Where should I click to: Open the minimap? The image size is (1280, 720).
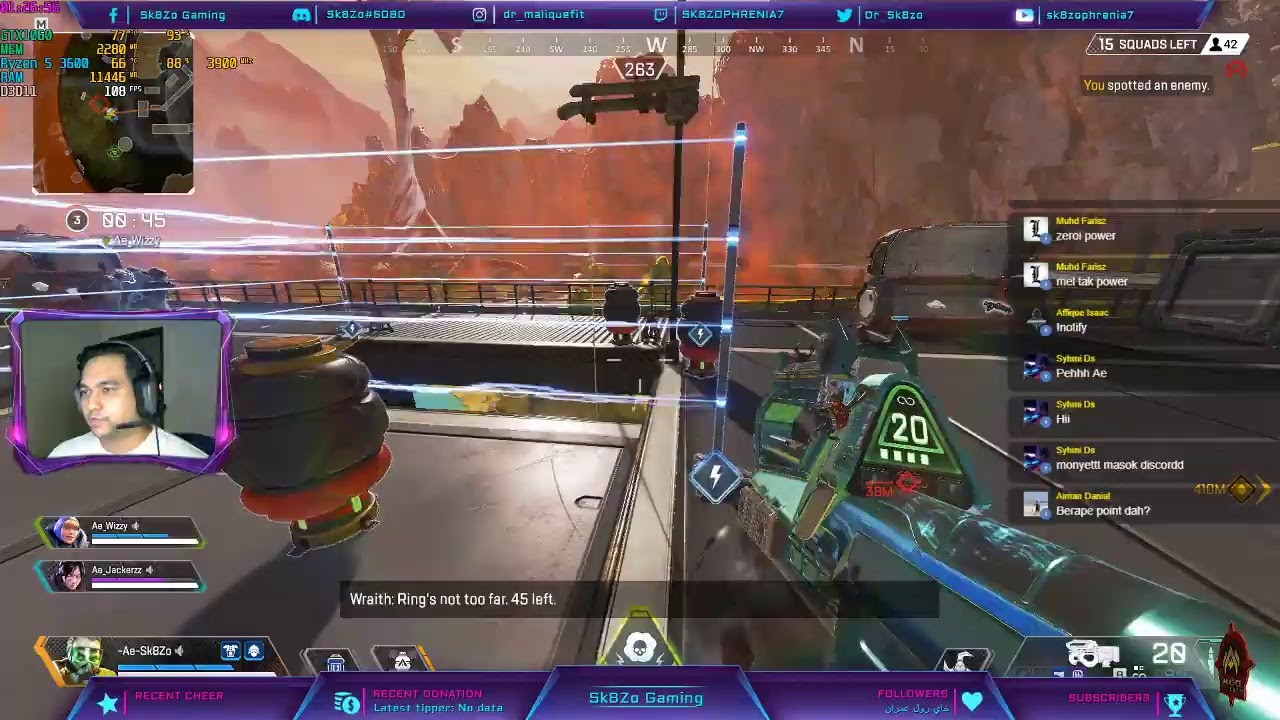pyautogui.click(x=113, y=110)
